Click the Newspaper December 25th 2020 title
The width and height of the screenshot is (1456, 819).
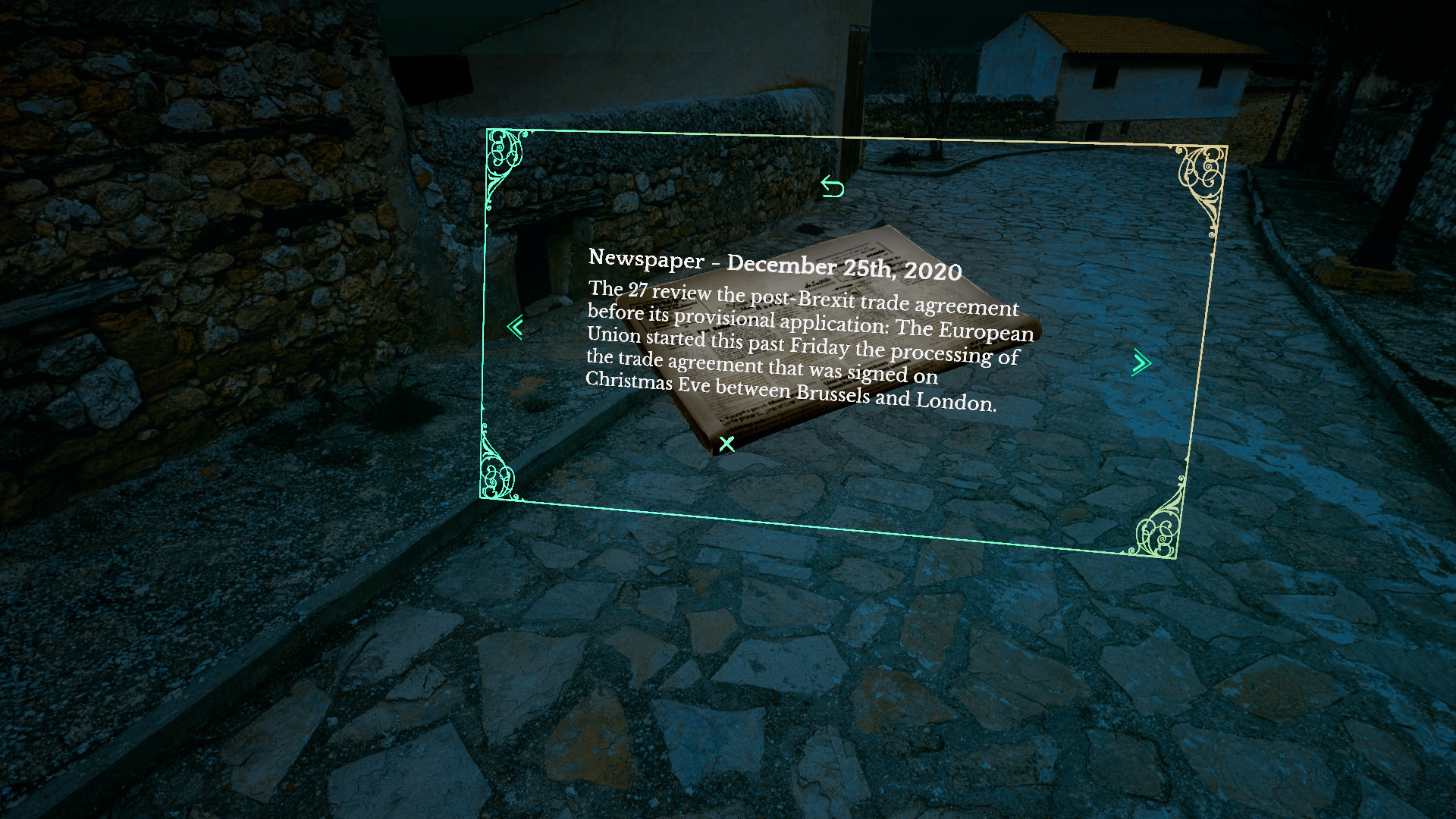click(x=776, y=263)
